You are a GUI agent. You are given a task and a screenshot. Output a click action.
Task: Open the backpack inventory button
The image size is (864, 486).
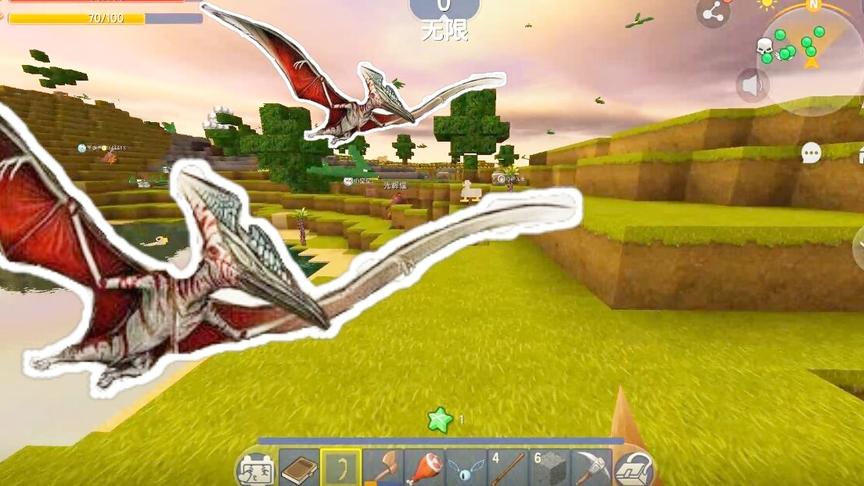(634, 468)
